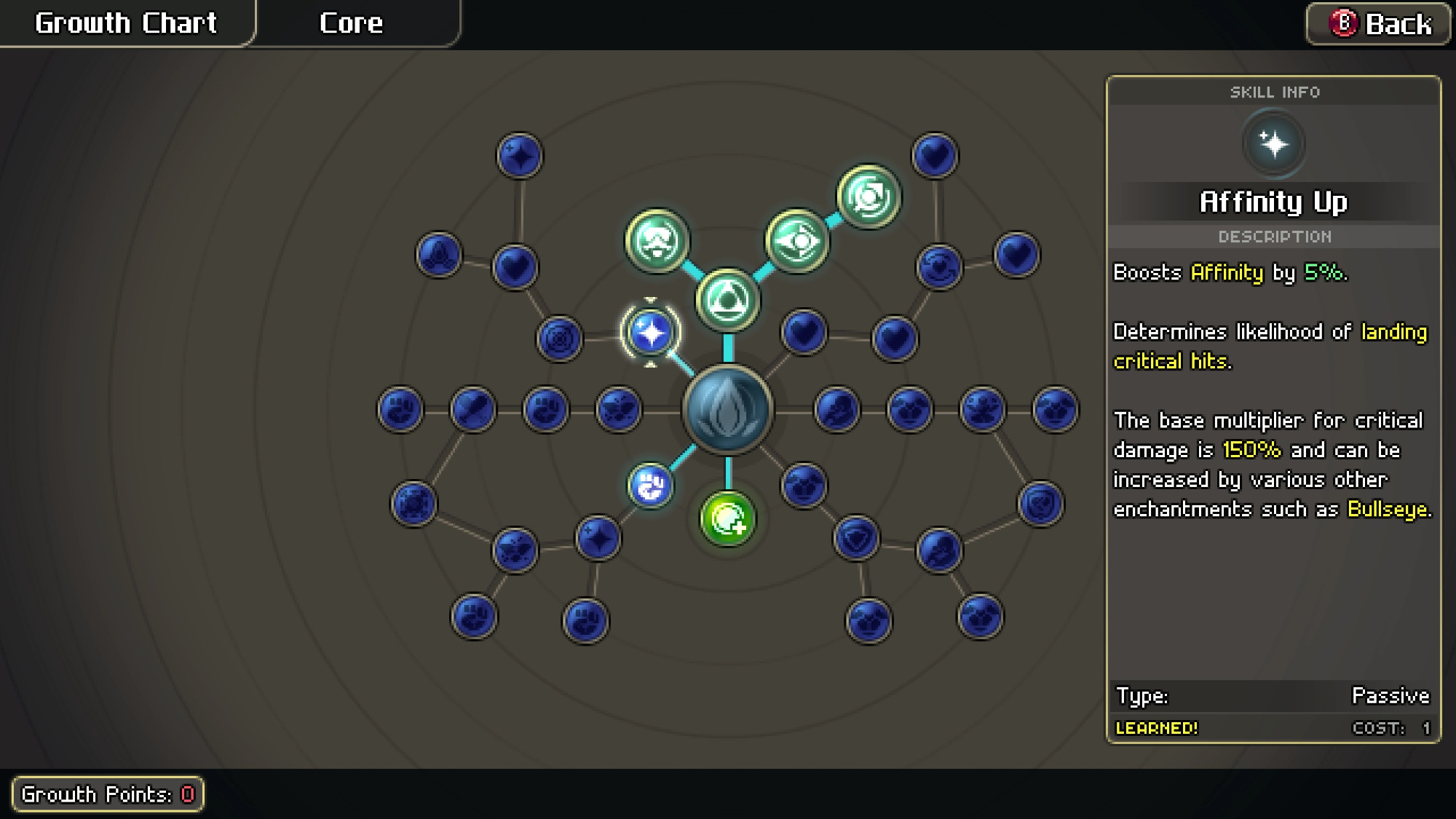Select the light-blue glowing fist skill node
Image resolution: width=1456 pixels, height=819 pixels.
click(x=650, y=486)
